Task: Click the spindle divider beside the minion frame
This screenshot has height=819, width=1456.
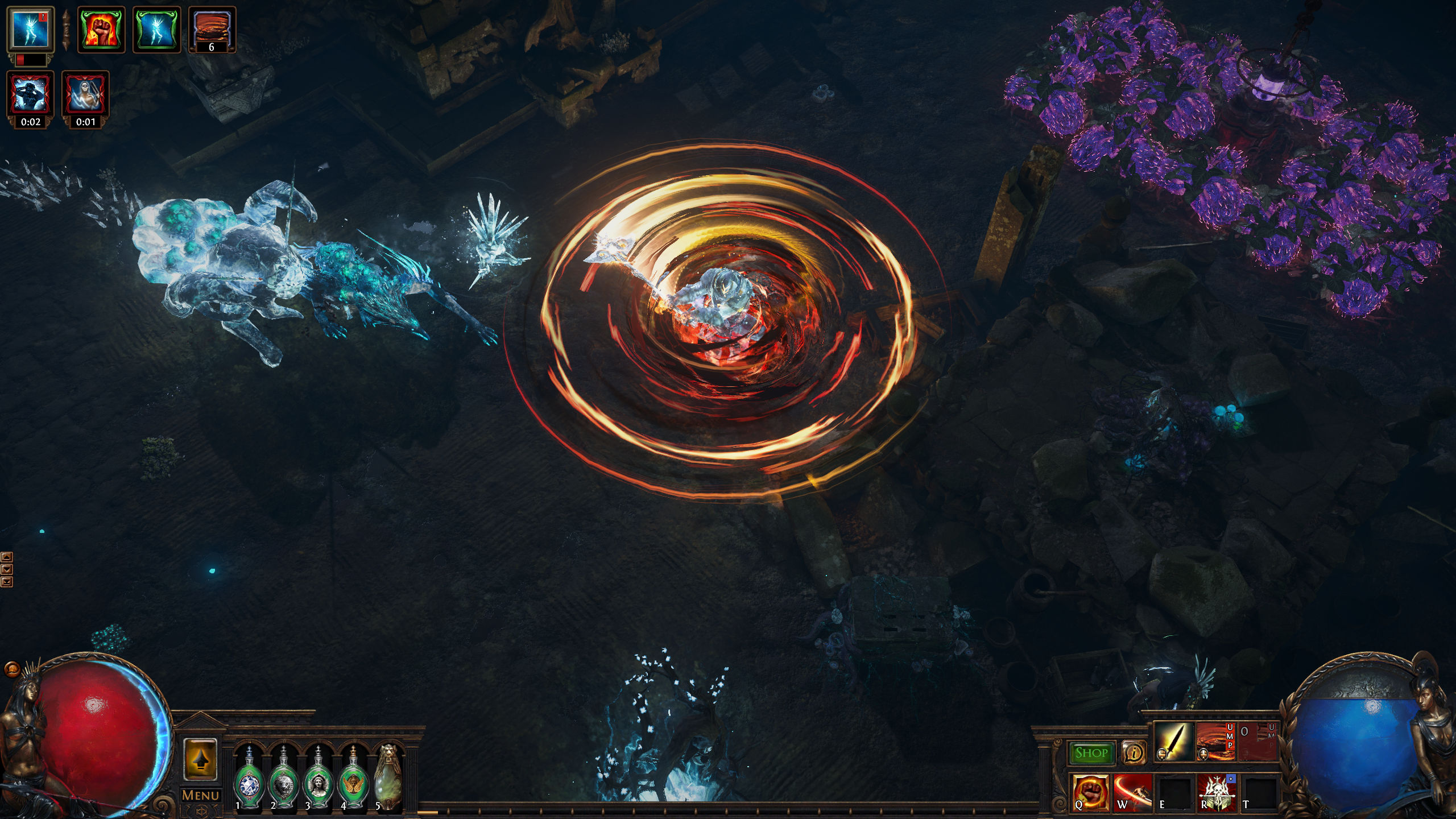Action: (x=65, y=30)
